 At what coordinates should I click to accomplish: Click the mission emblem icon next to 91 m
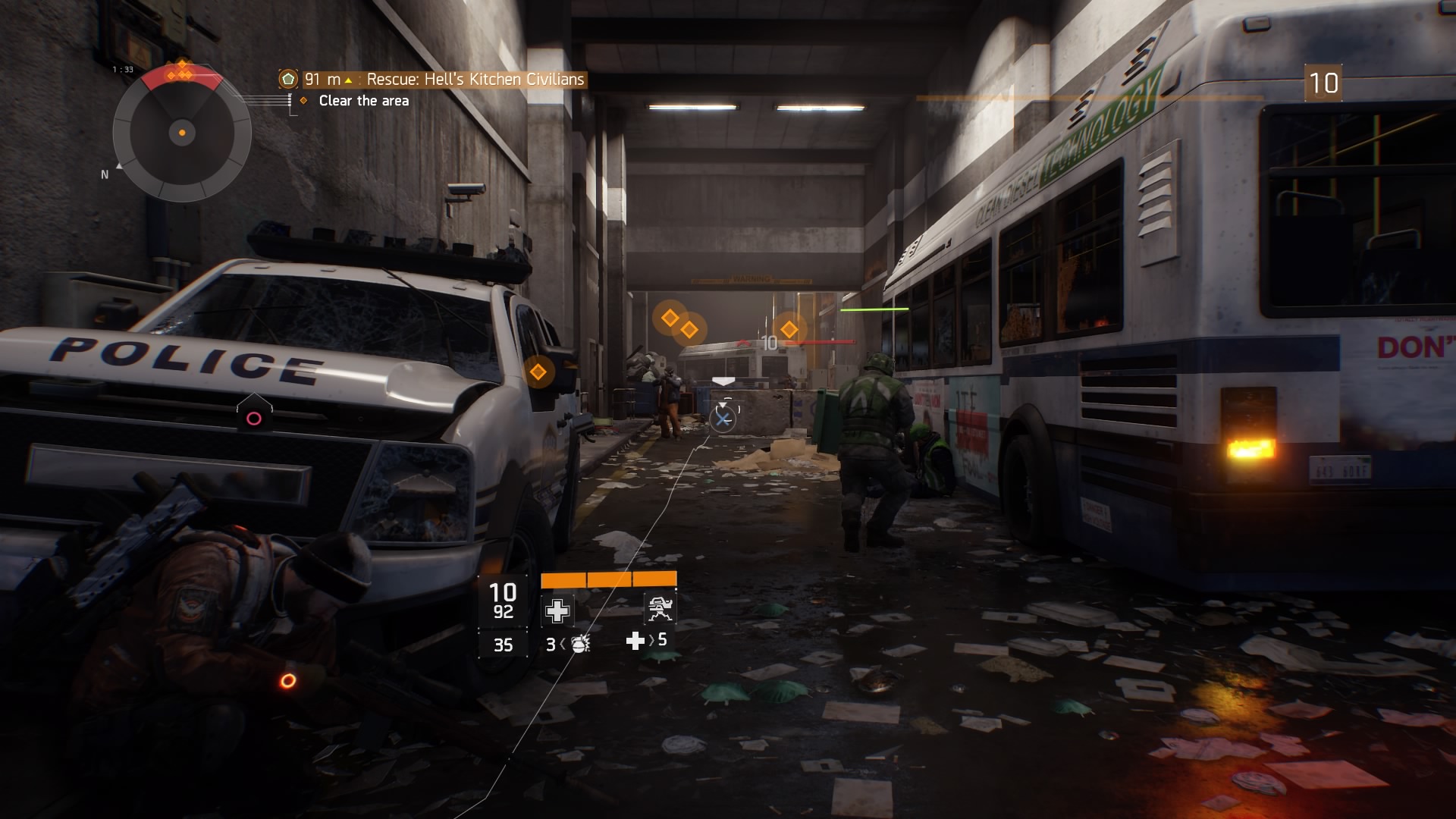[x=288, y=79]
